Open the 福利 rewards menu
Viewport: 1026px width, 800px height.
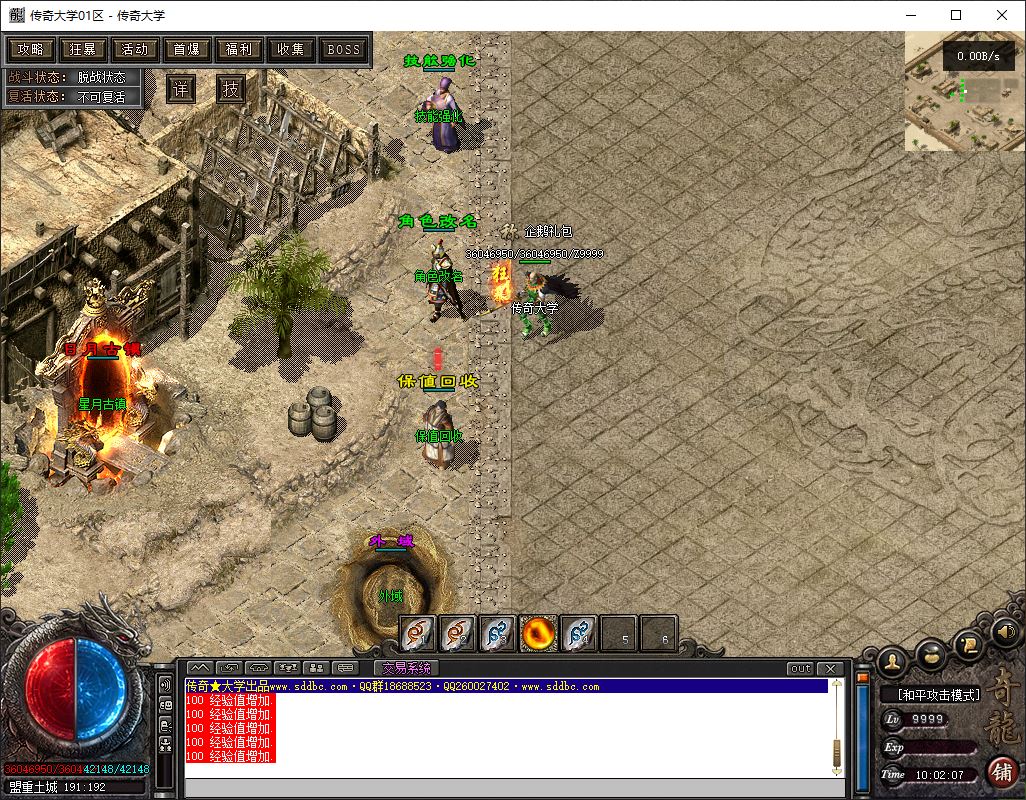(x=239, y=49)
